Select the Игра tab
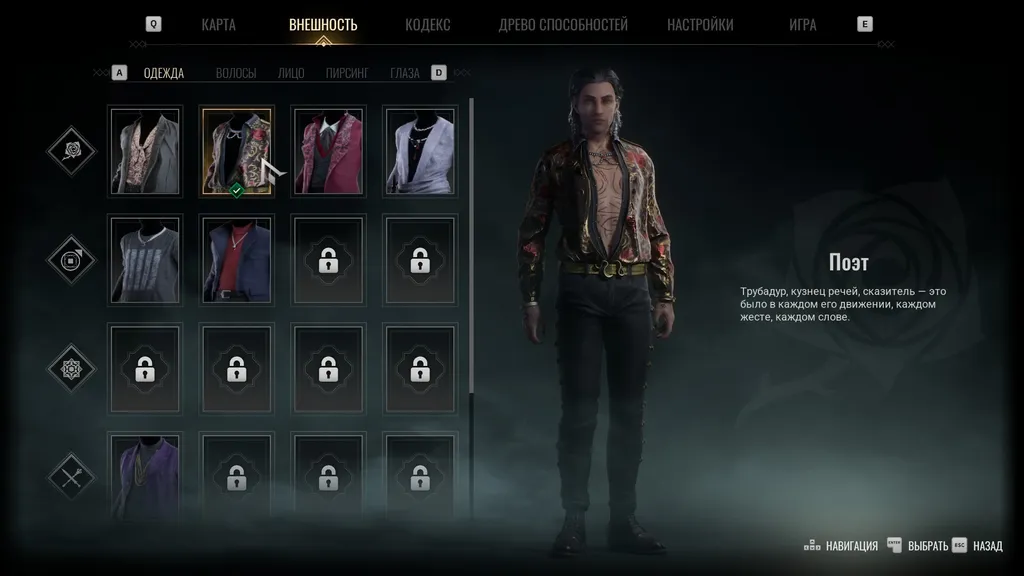The height and width of the screenshot is (576, 1024). (x=802, y=25)
